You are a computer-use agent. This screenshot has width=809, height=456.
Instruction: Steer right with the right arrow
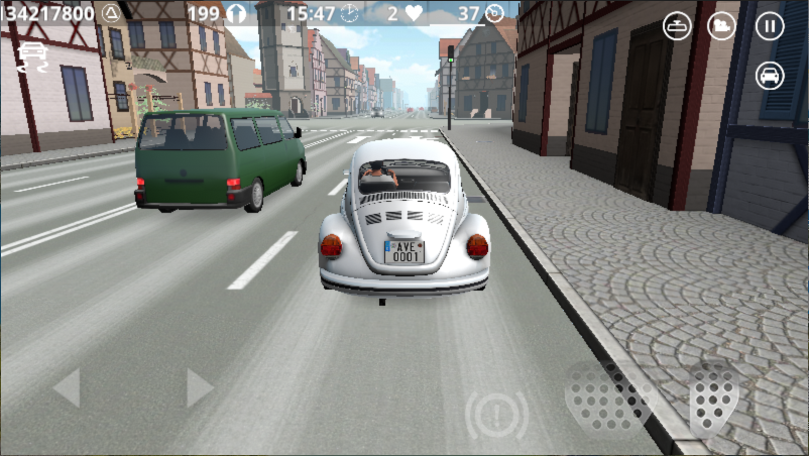tap(199, 388)
